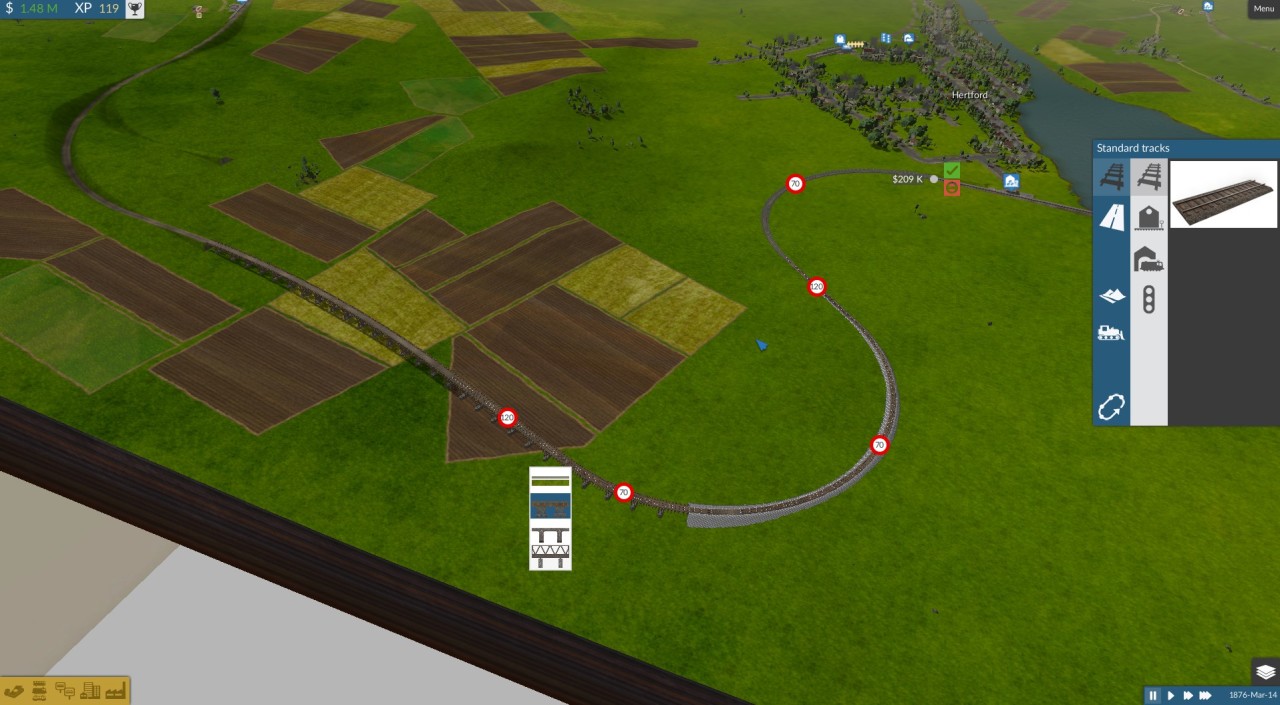Pause the game simulation
1280x705 pixels.
point(1153,695)
